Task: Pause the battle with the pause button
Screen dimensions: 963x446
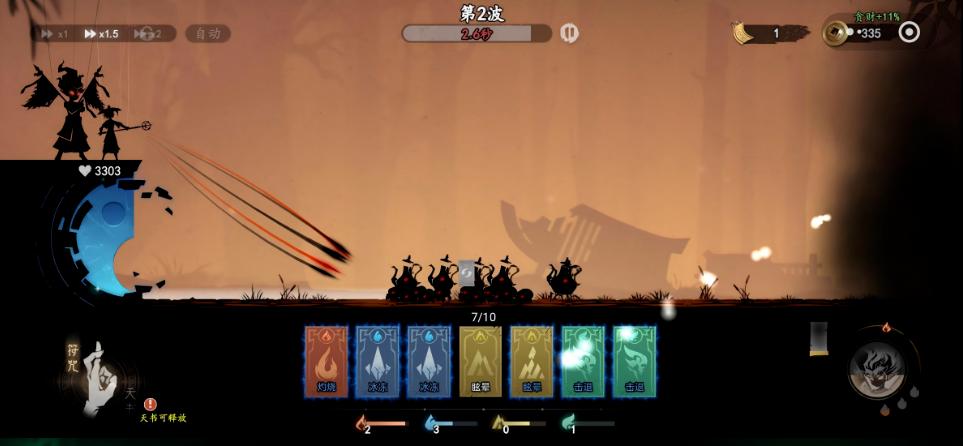Action: (569, 33)
